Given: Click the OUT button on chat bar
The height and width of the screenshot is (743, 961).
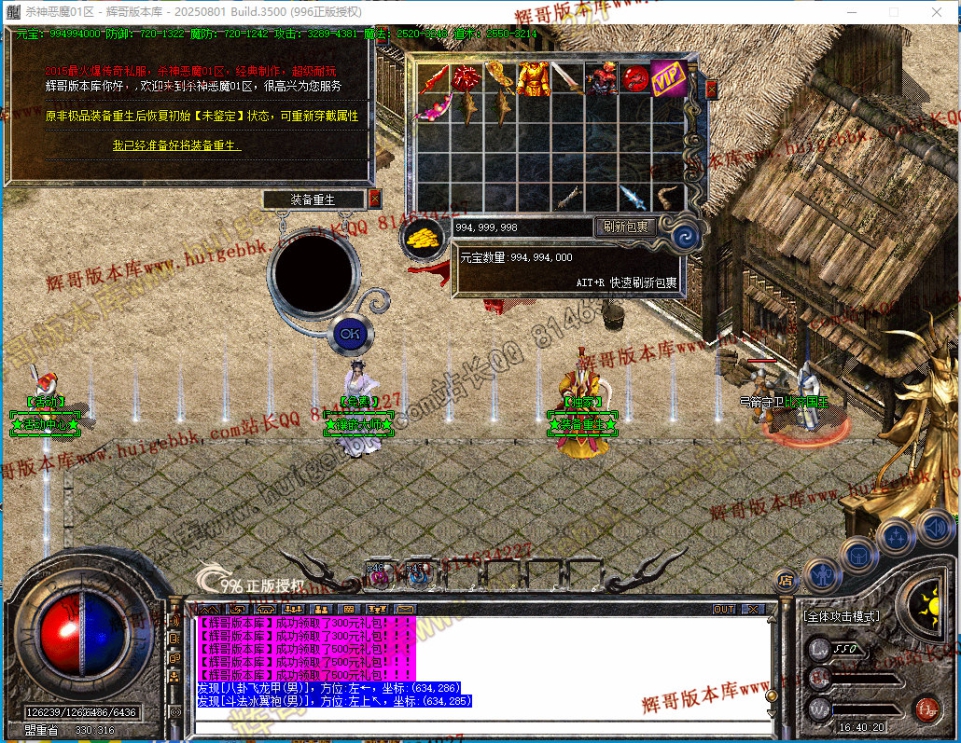Looking at the screenshot, I should [724, 608].
